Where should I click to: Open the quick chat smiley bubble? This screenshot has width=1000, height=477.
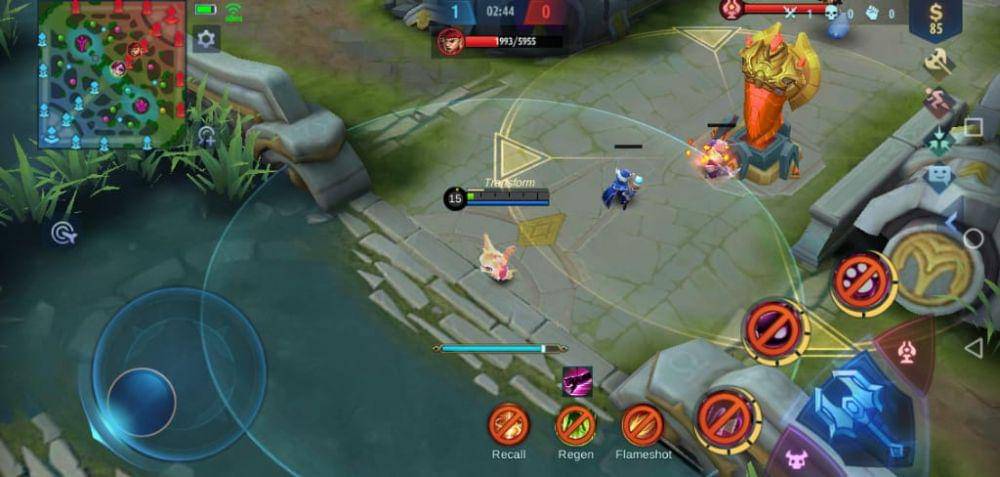(x=938, y=178)
